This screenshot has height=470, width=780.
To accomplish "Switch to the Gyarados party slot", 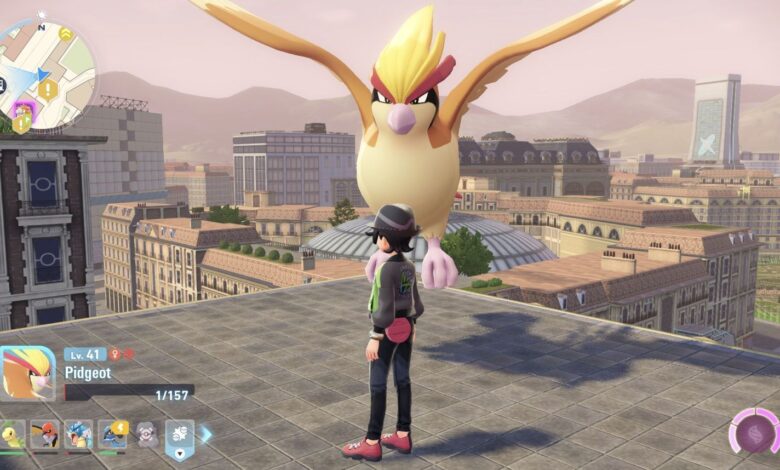I will click(78, 434).
